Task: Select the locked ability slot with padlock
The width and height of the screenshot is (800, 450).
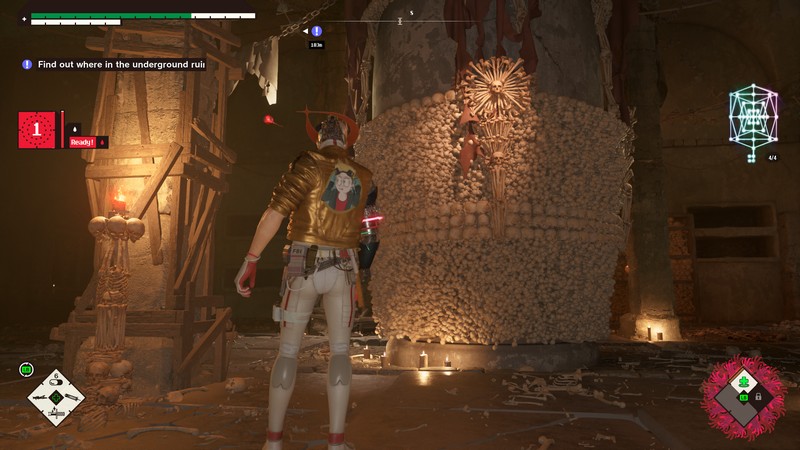Action: pyautogui.click(x=758, y=397)
